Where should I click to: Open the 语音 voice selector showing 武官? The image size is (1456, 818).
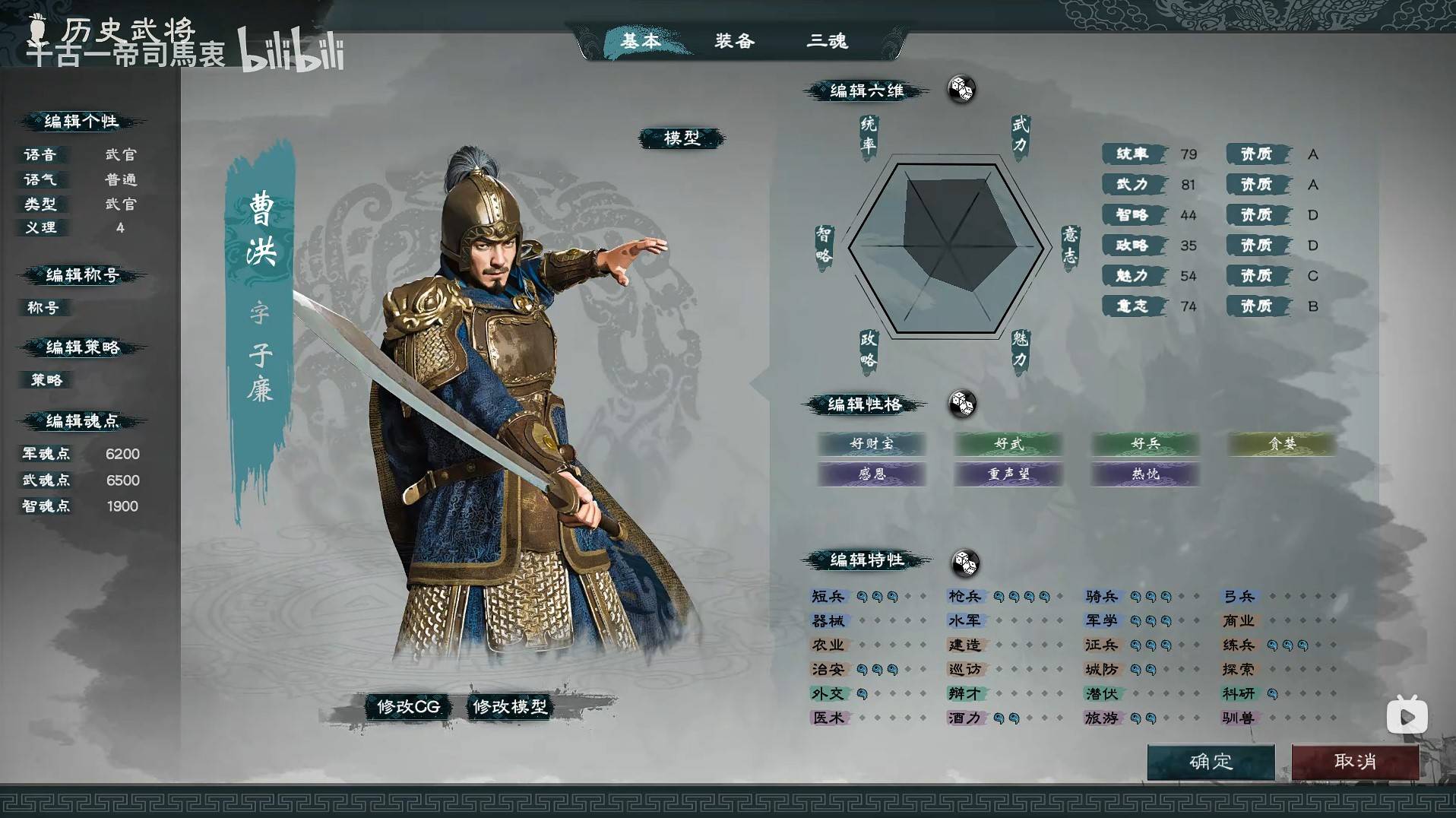122,154
